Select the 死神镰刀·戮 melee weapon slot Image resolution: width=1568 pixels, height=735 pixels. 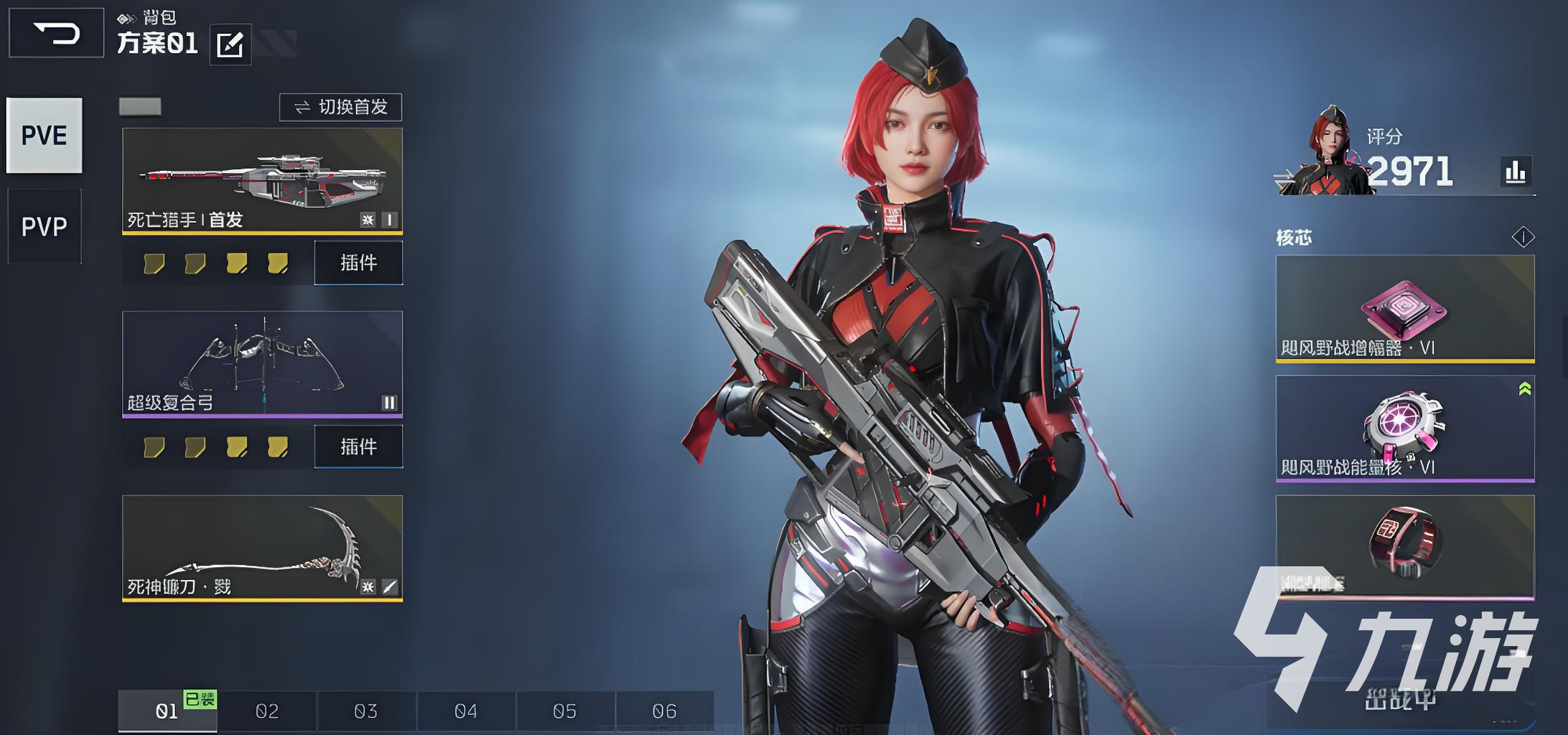262,548
